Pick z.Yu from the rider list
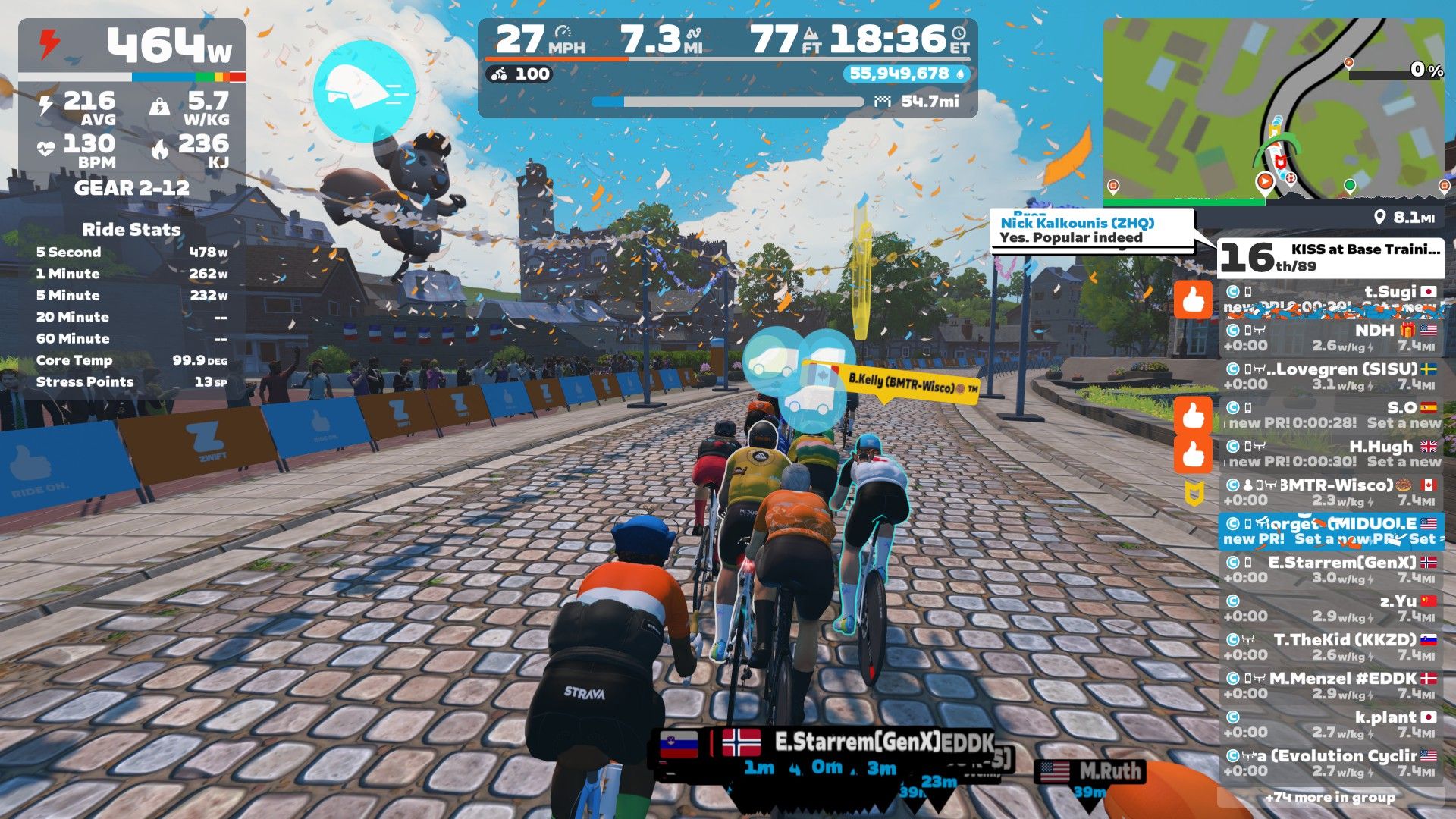Viewport: 1456px width, 819px height. [1331, 609]
